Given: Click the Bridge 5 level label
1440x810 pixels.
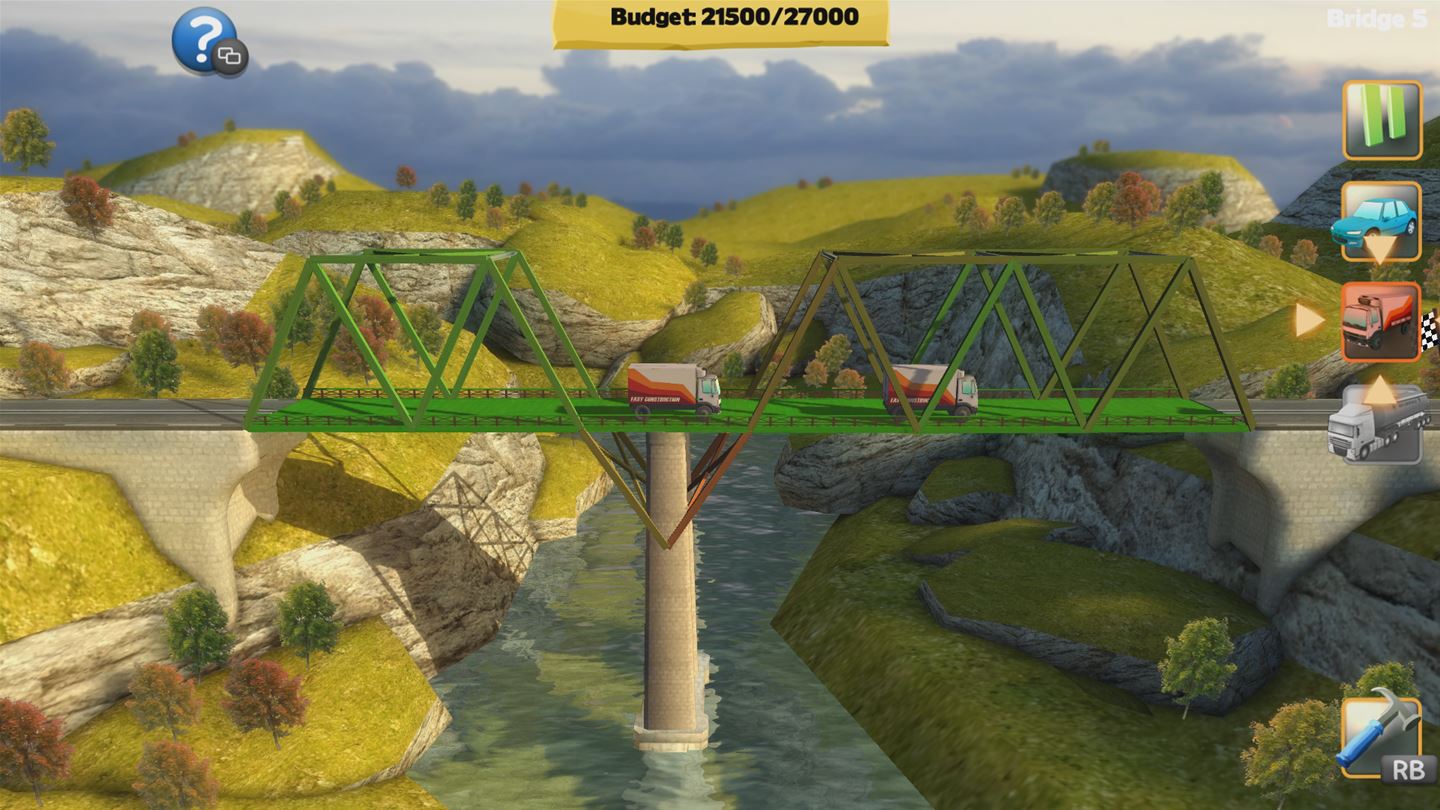Looking at the screenshot, I should coord(1379,16).
